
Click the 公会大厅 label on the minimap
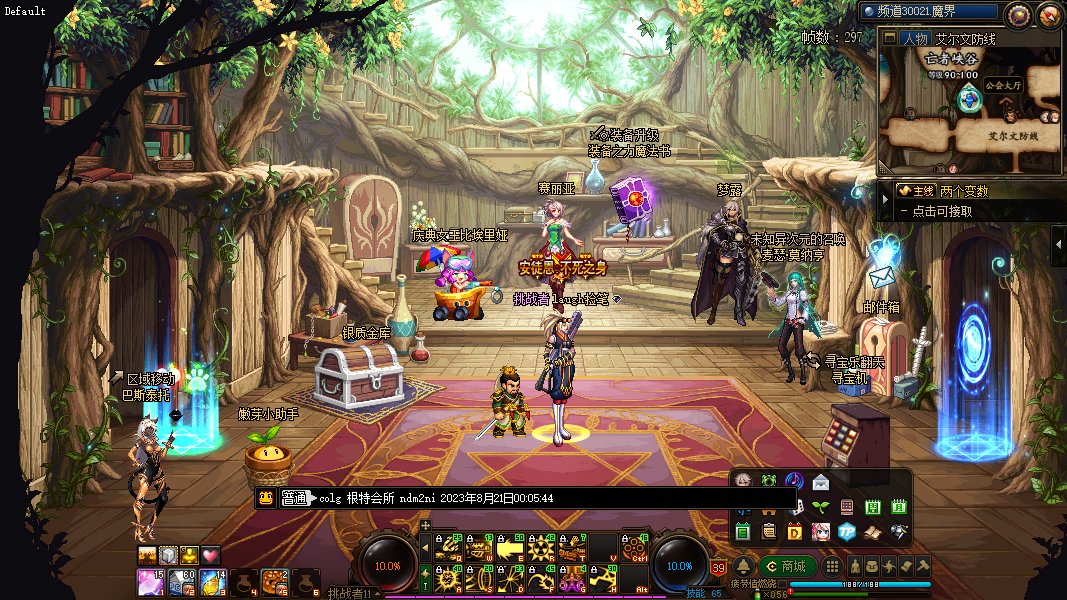click(1001, 85)
